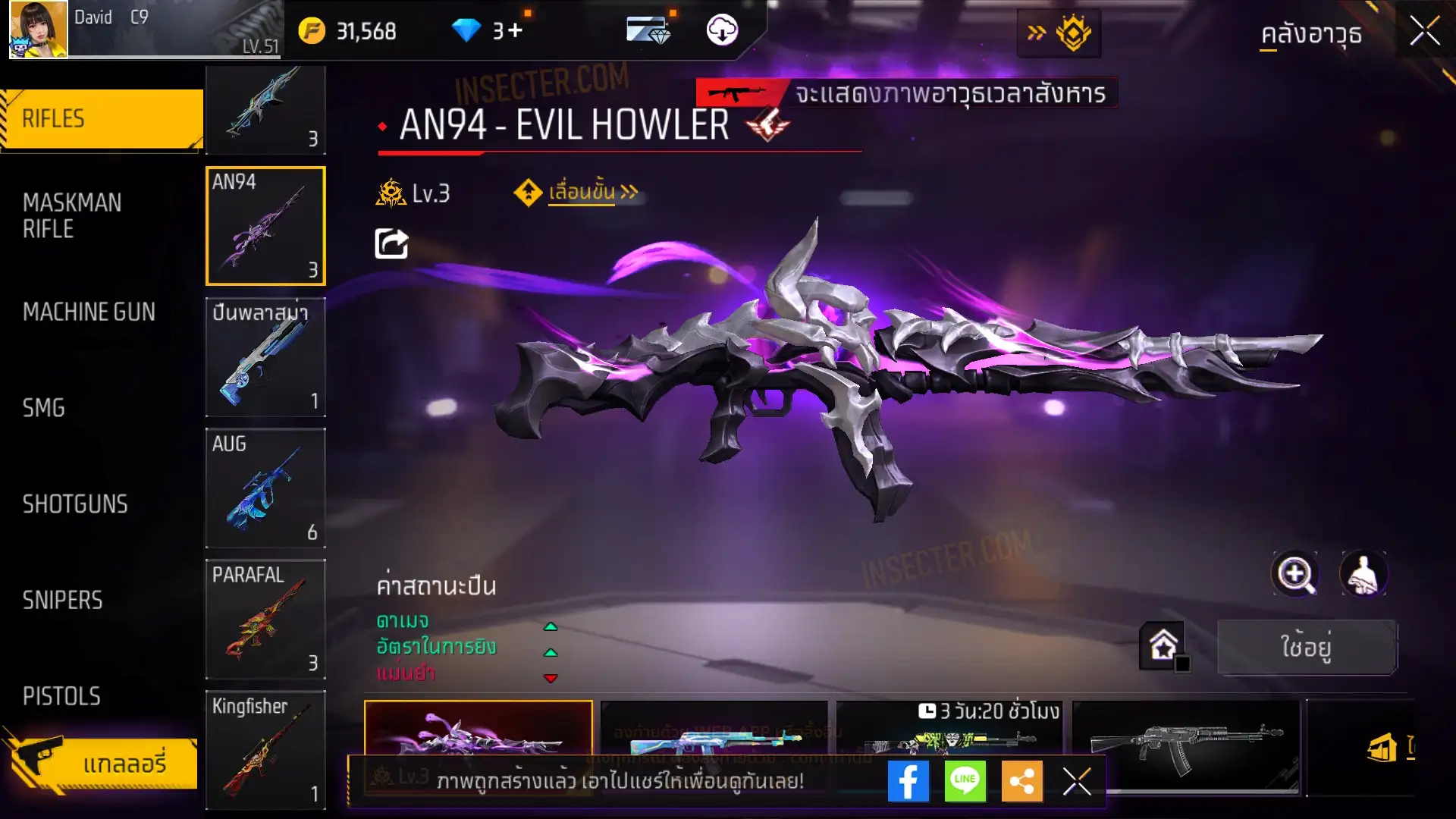Select the MACHINE GUN category
This screenshot has width=1456, height=819.
[89, 312]
